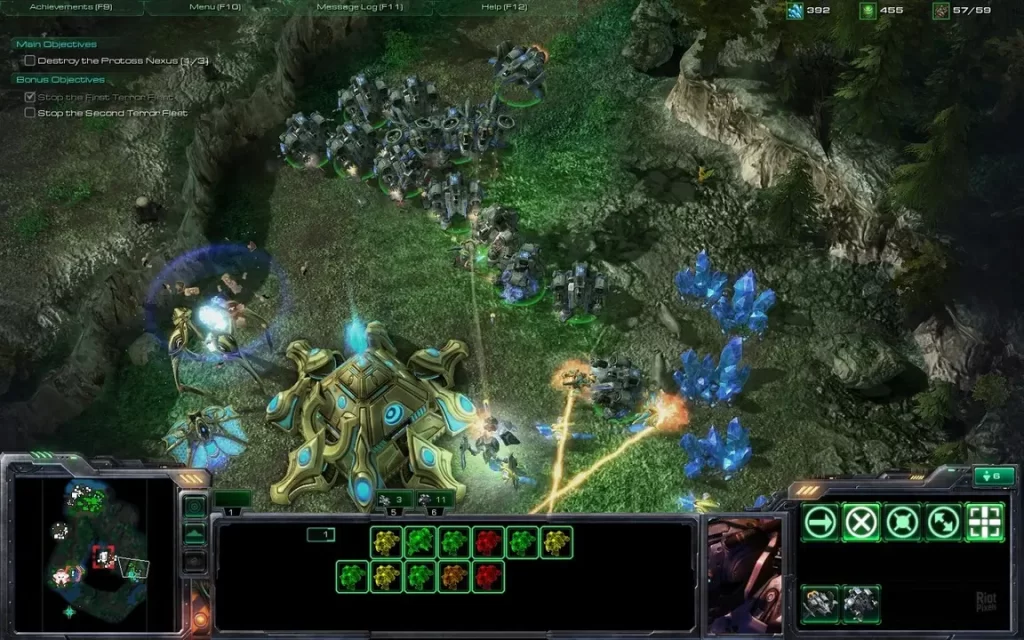Image resolution: width=1024 pixels, height=640 pixels.
Task: Issue the Hold Position command
Action: [x=902, y=521]
